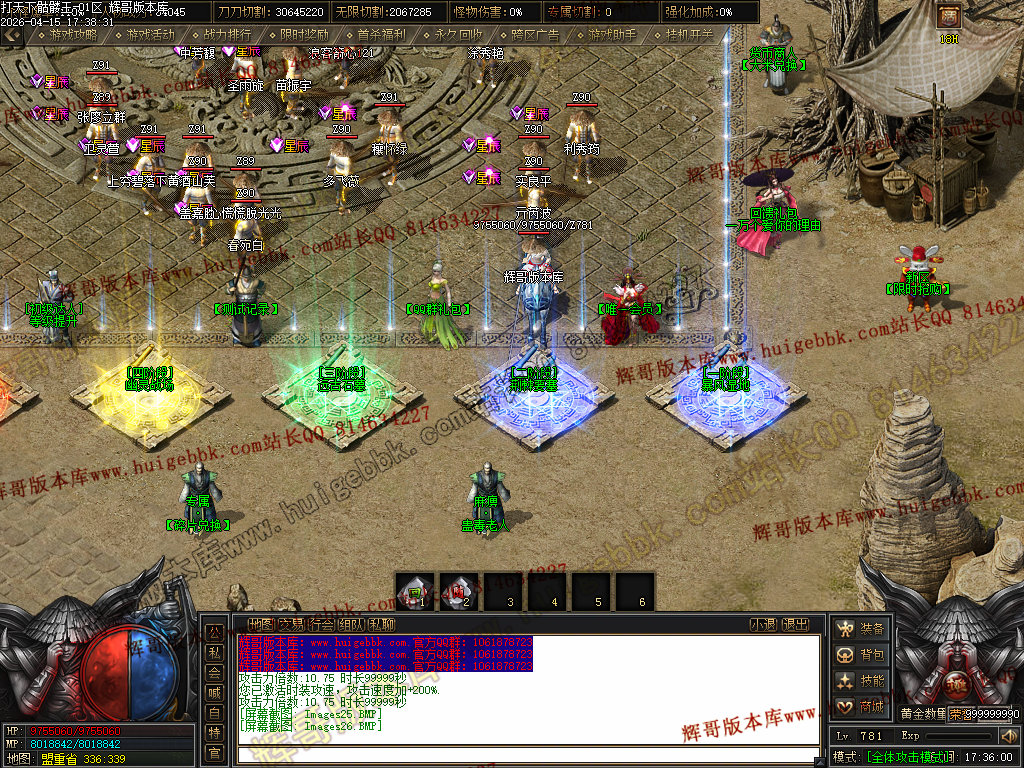Open the 技能 skills panel
Viewport: 1024px width, 768px height.
(862, 681)
